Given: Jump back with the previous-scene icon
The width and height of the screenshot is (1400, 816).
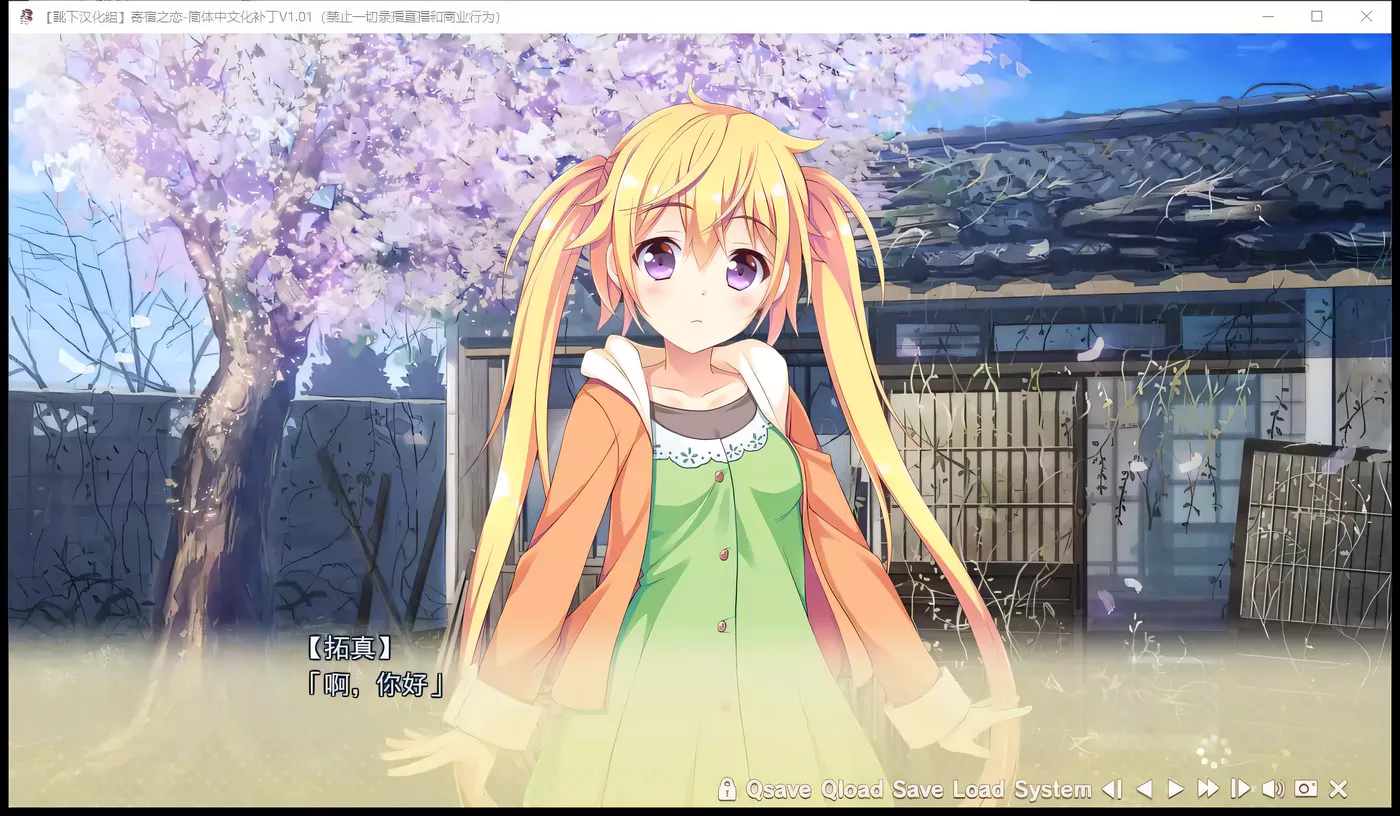Looking at the screenshot, I should (1112, 789).
